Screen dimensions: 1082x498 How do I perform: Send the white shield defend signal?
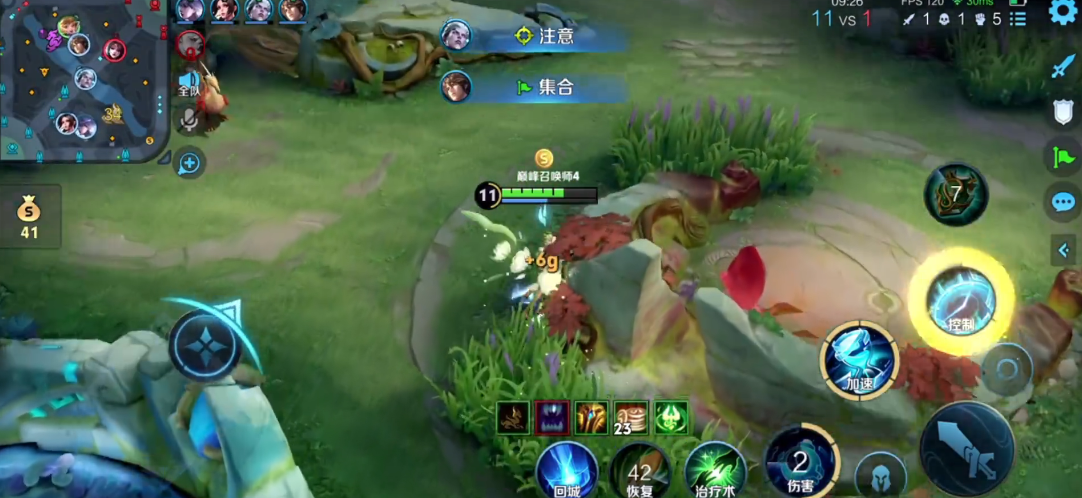1062,111
